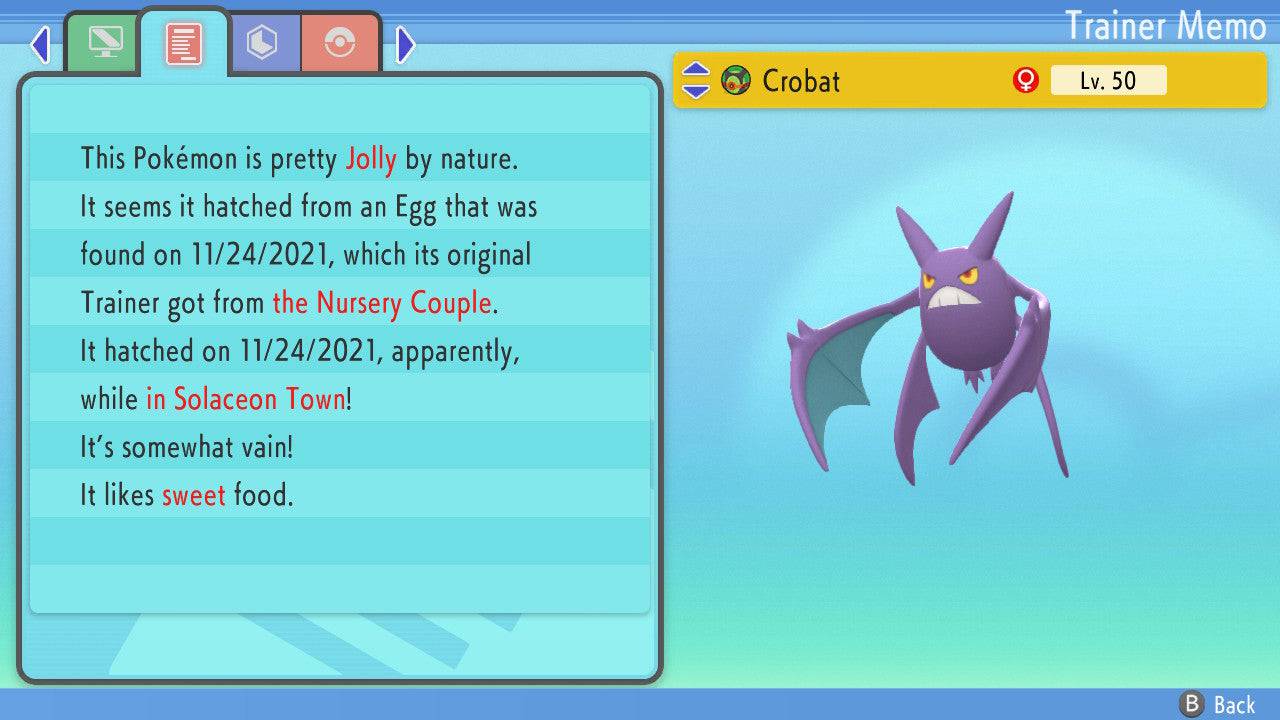Go to the previous tab with left arrow
Image resolution: width=1280 pixels, height=720 pixels.
(40, 44)
